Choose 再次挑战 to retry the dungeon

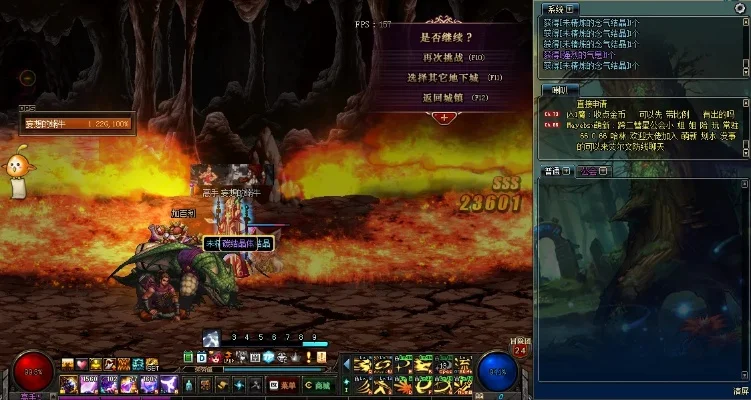443,58
